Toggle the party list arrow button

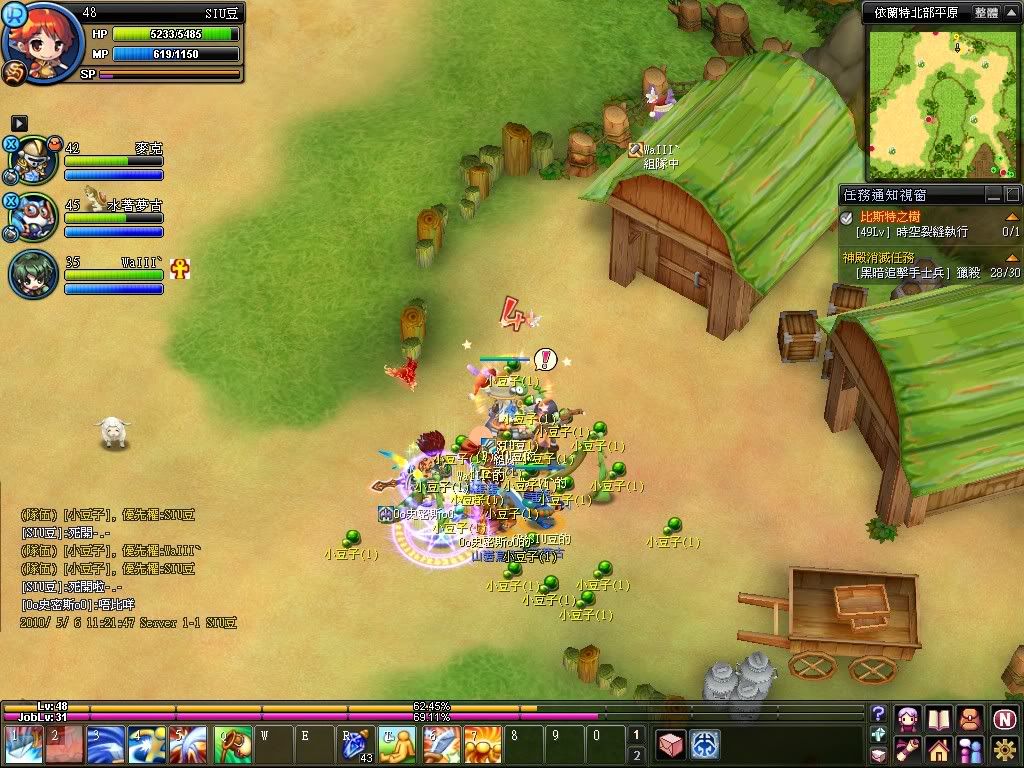(19, 123)
